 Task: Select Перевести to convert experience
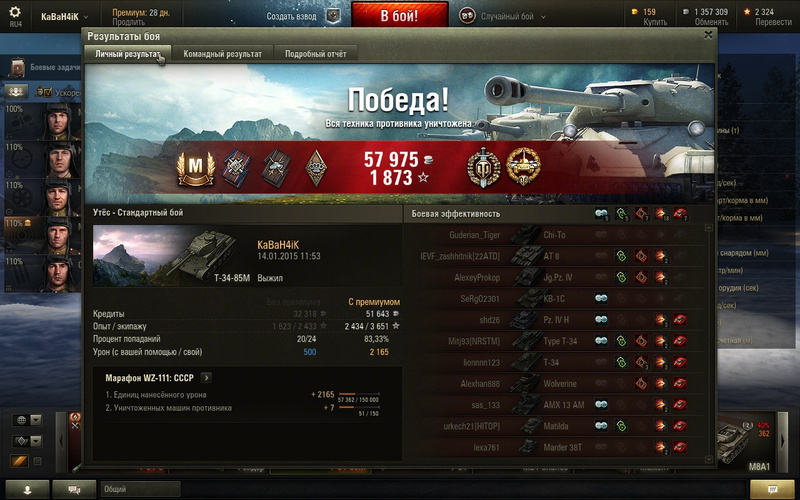tap(770, 22)
